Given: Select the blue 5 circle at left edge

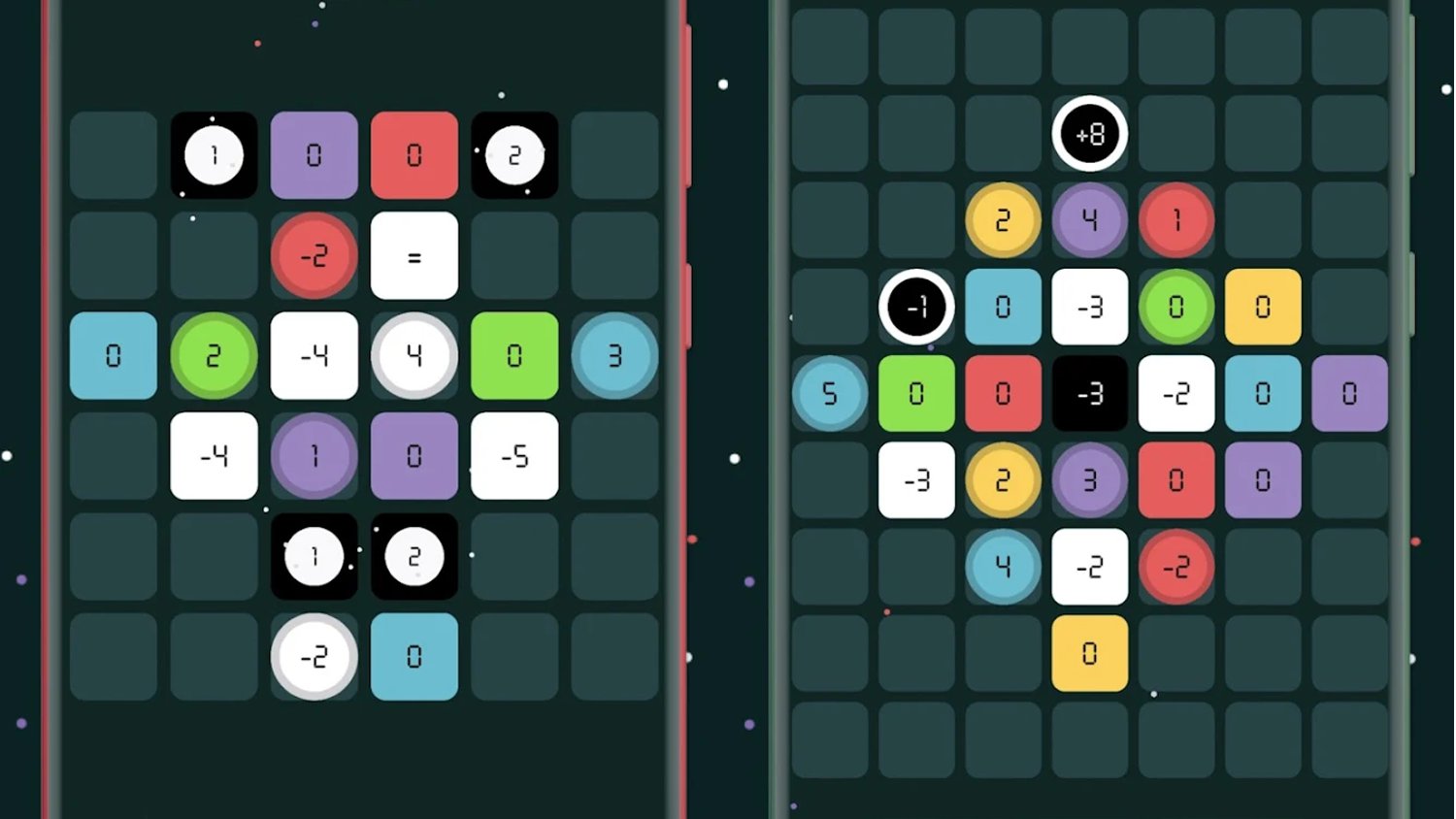Looking at the screenshot, I should coord(829,393).
